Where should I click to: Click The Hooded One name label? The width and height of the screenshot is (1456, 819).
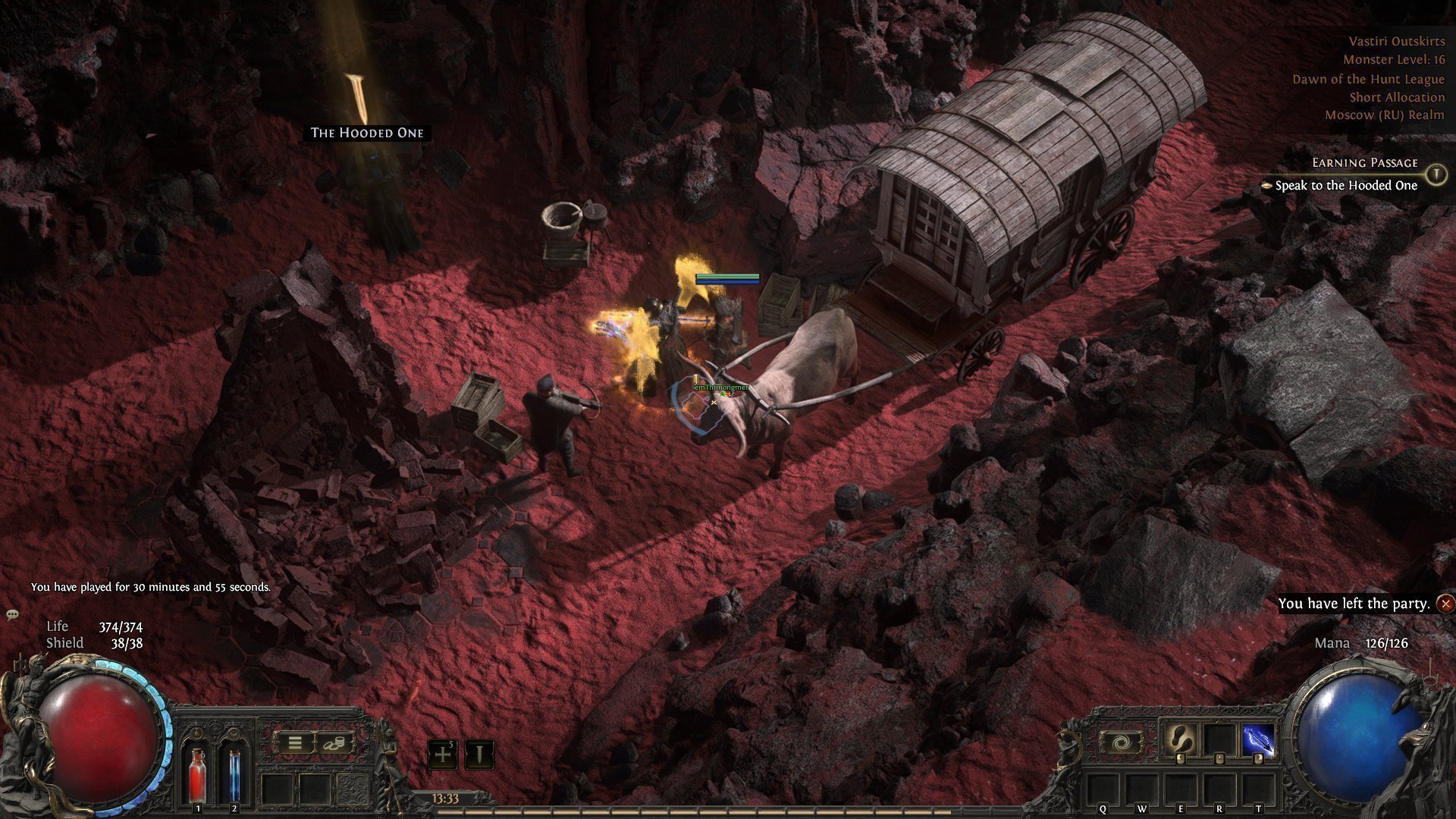[x=367, y=133]
